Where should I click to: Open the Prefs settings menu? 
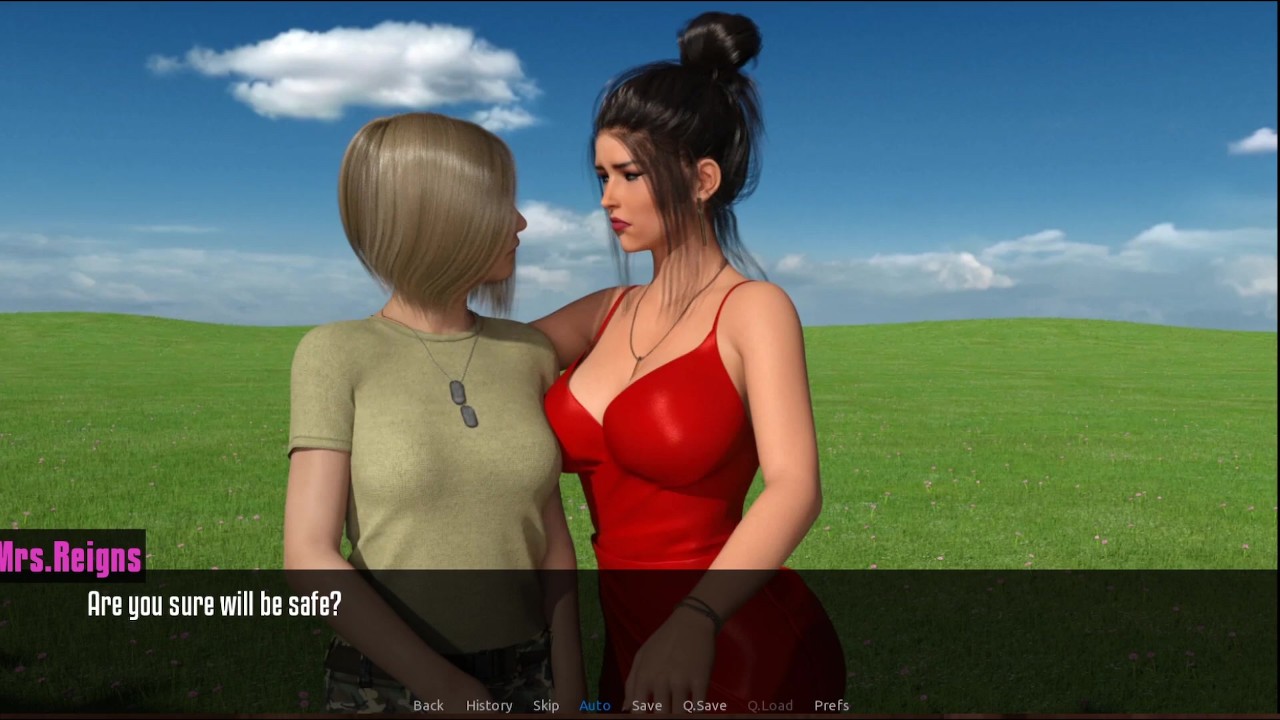coord(831,705)
